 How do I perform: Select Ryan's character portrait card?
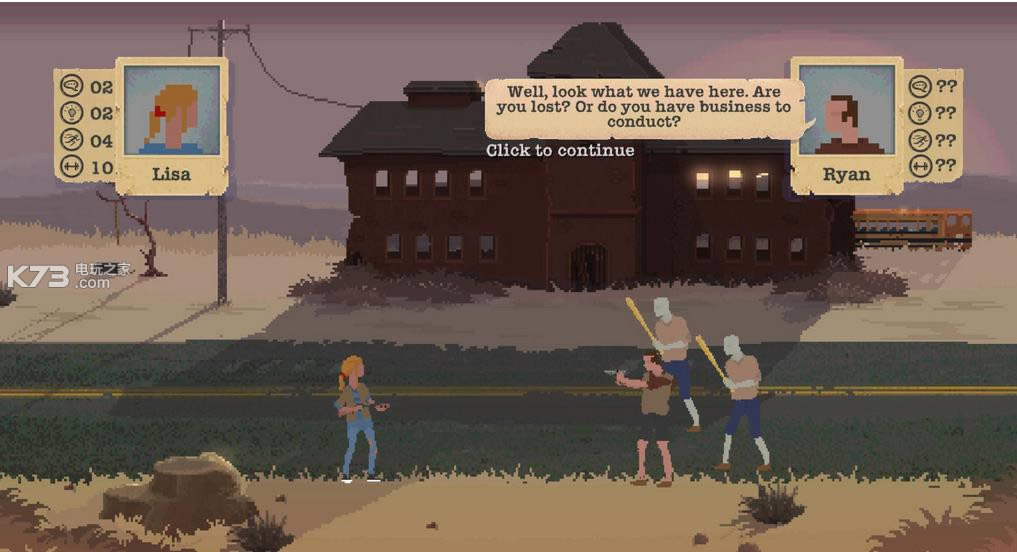tap(847, 124)
